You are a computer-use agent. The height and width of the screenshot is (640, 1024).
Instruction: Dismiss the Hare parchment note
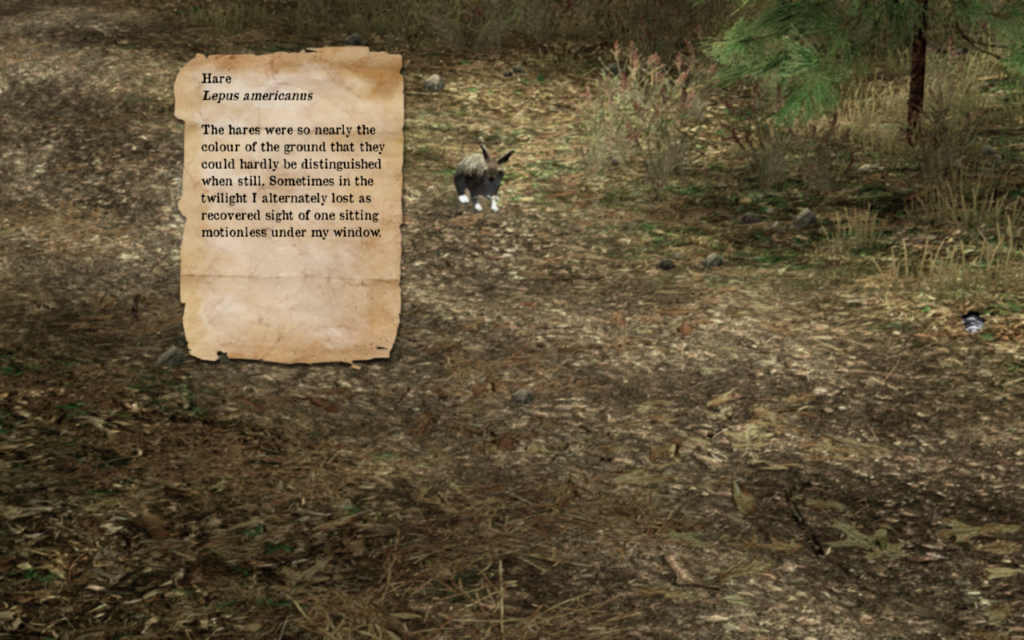click(290, 205)
